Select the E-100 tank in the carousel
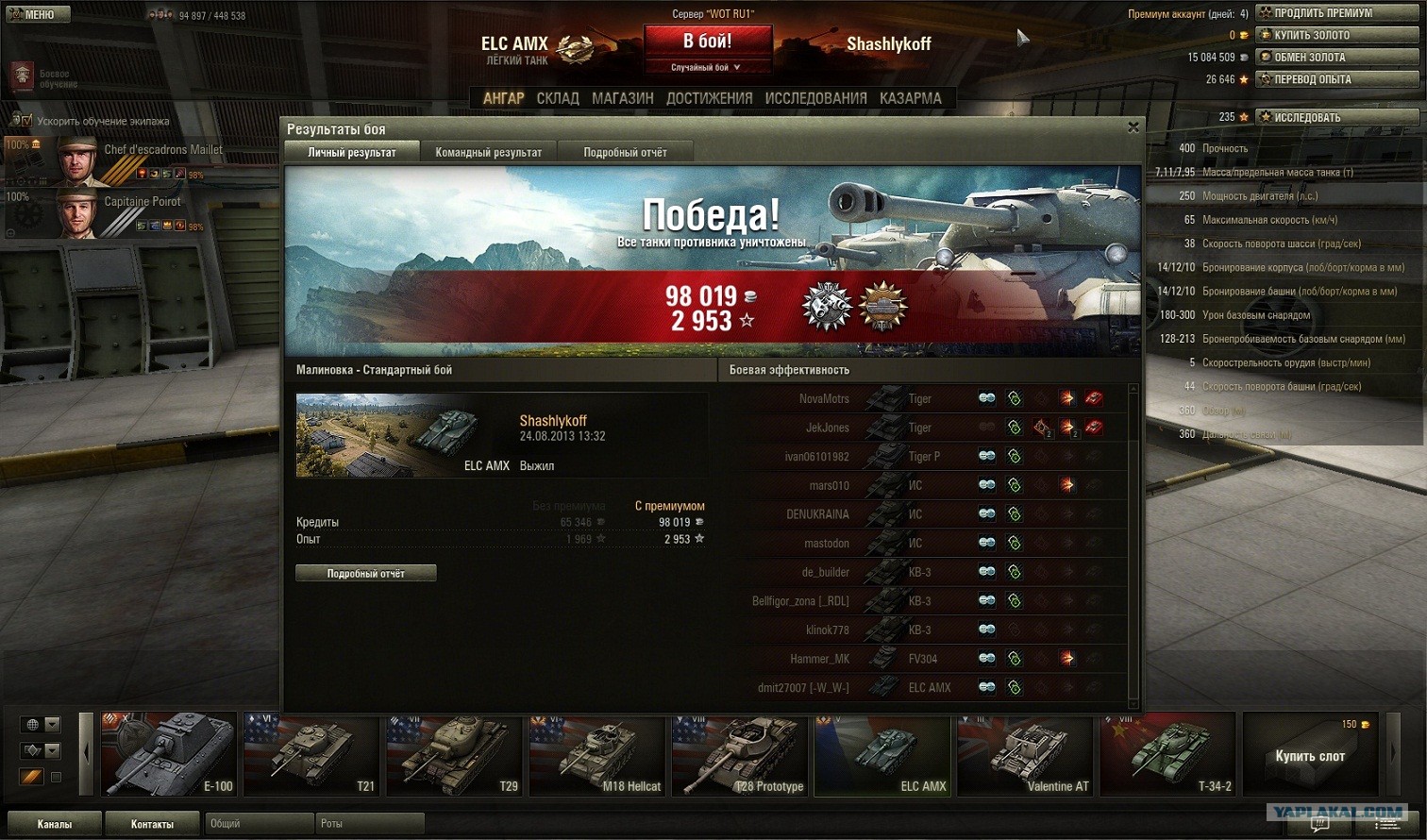The width and height of the screenshot is (1427, 840). point(168,753)
